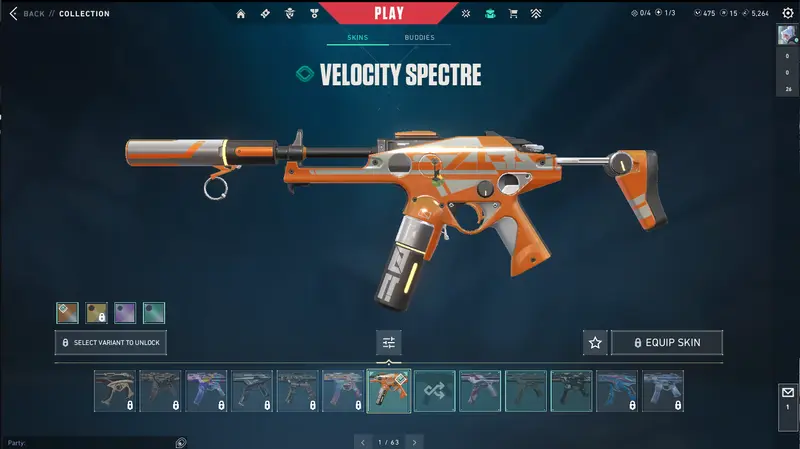Open the store cart icon

[514, 14]
